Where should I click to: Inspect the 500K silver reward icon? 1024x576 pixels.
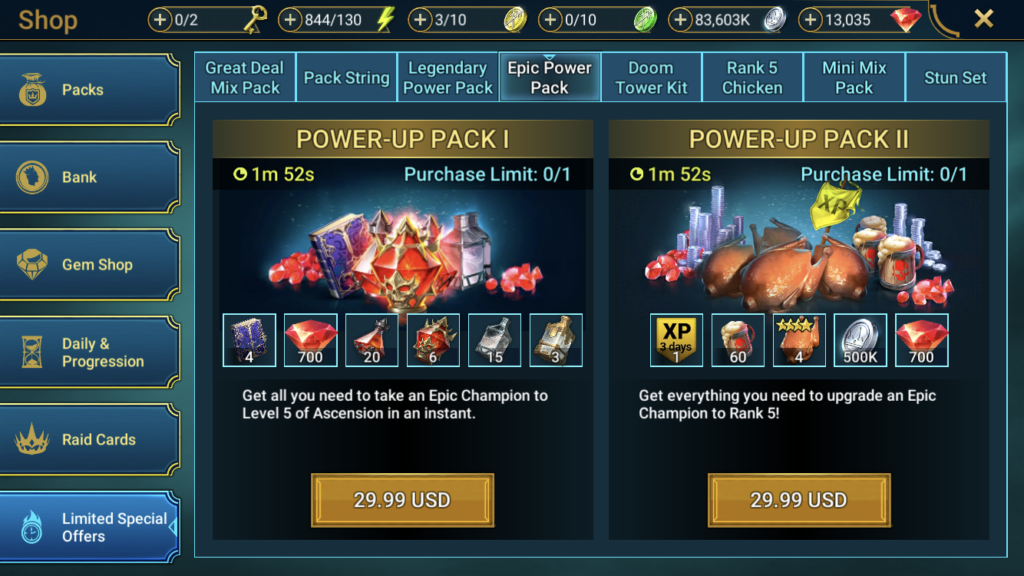click(x=860, y=341)
